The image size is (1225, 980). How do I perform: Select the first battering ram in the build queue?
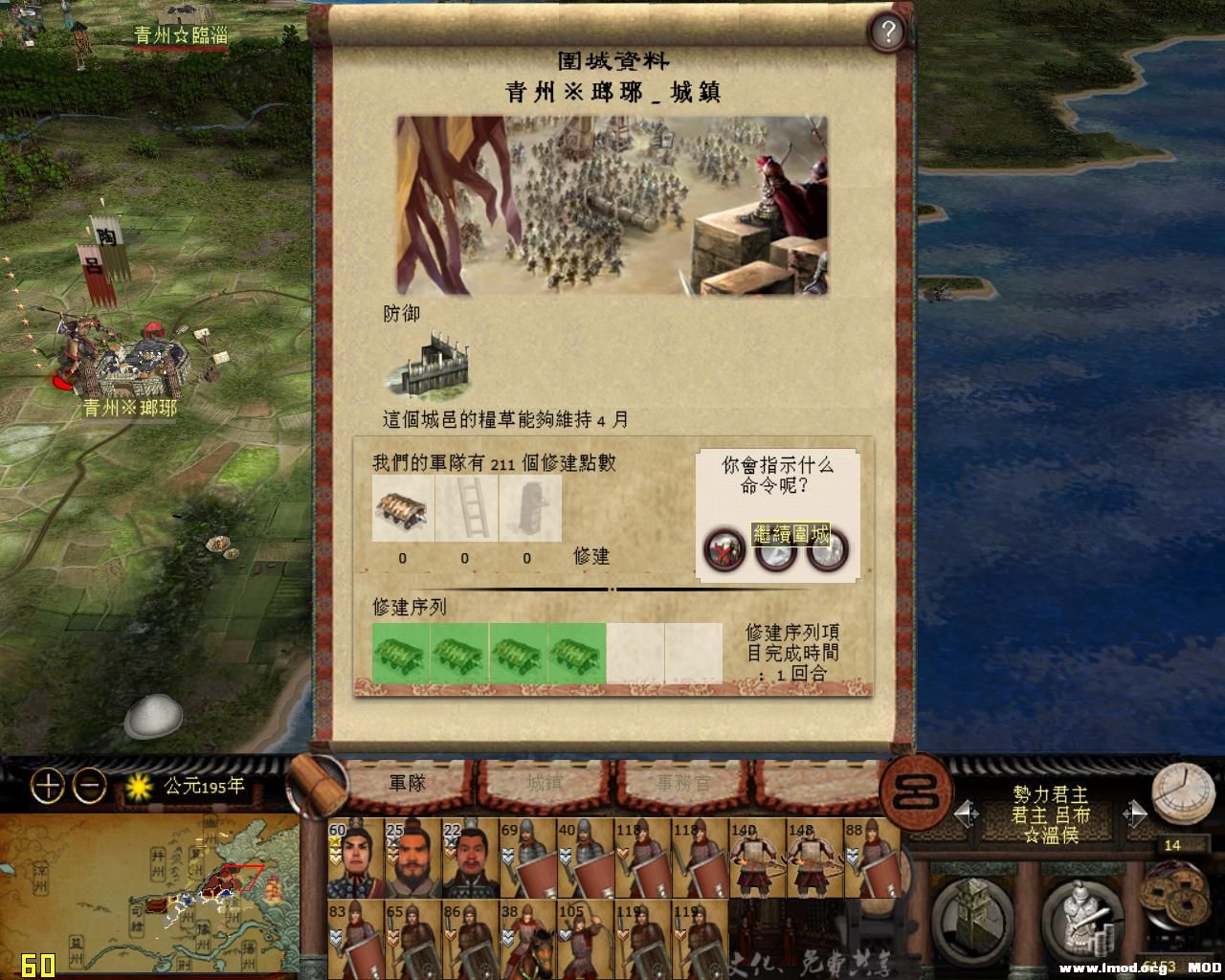[x=400, y=653]
